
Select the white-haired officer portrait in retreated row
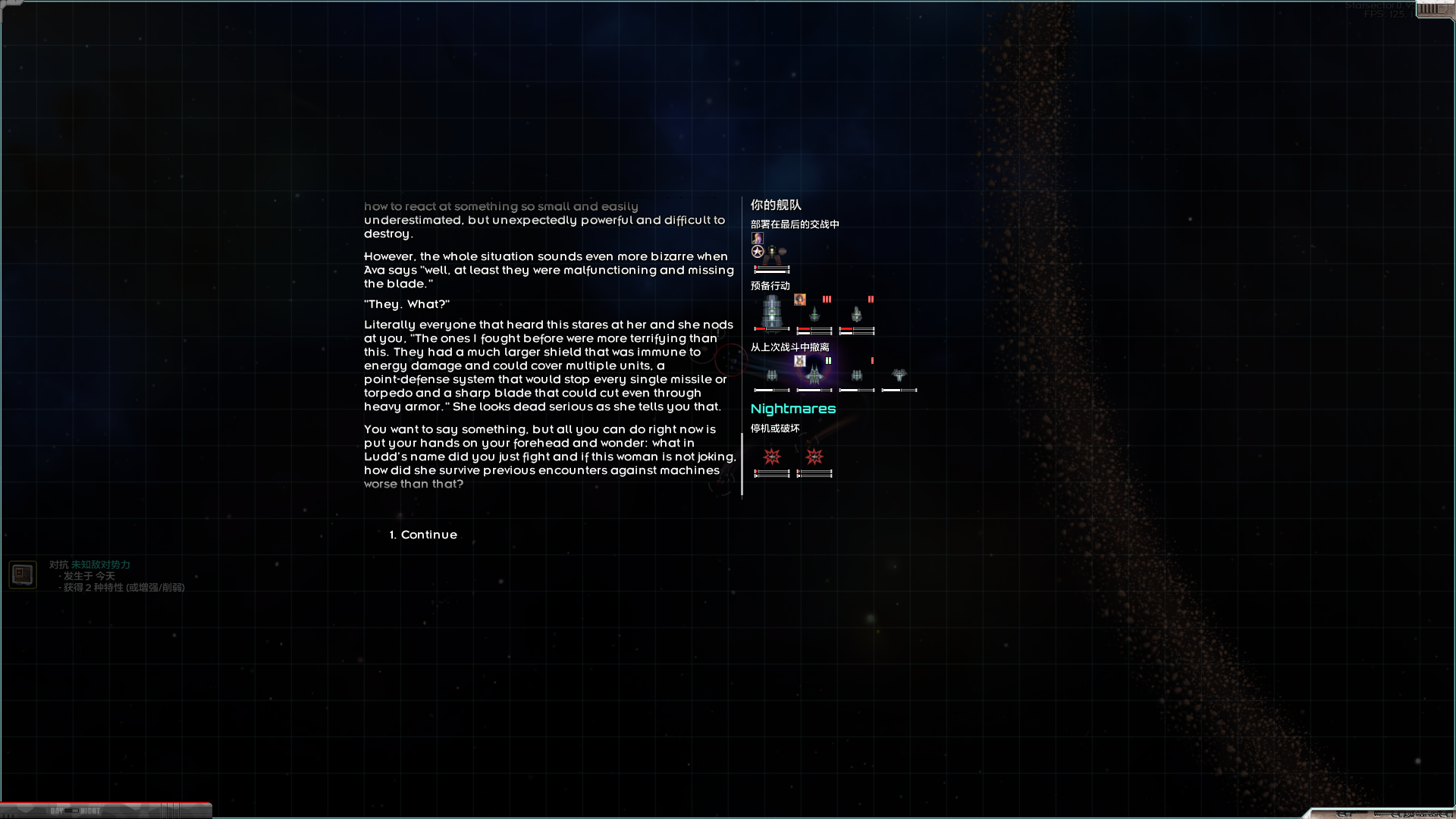coord(799,362)
